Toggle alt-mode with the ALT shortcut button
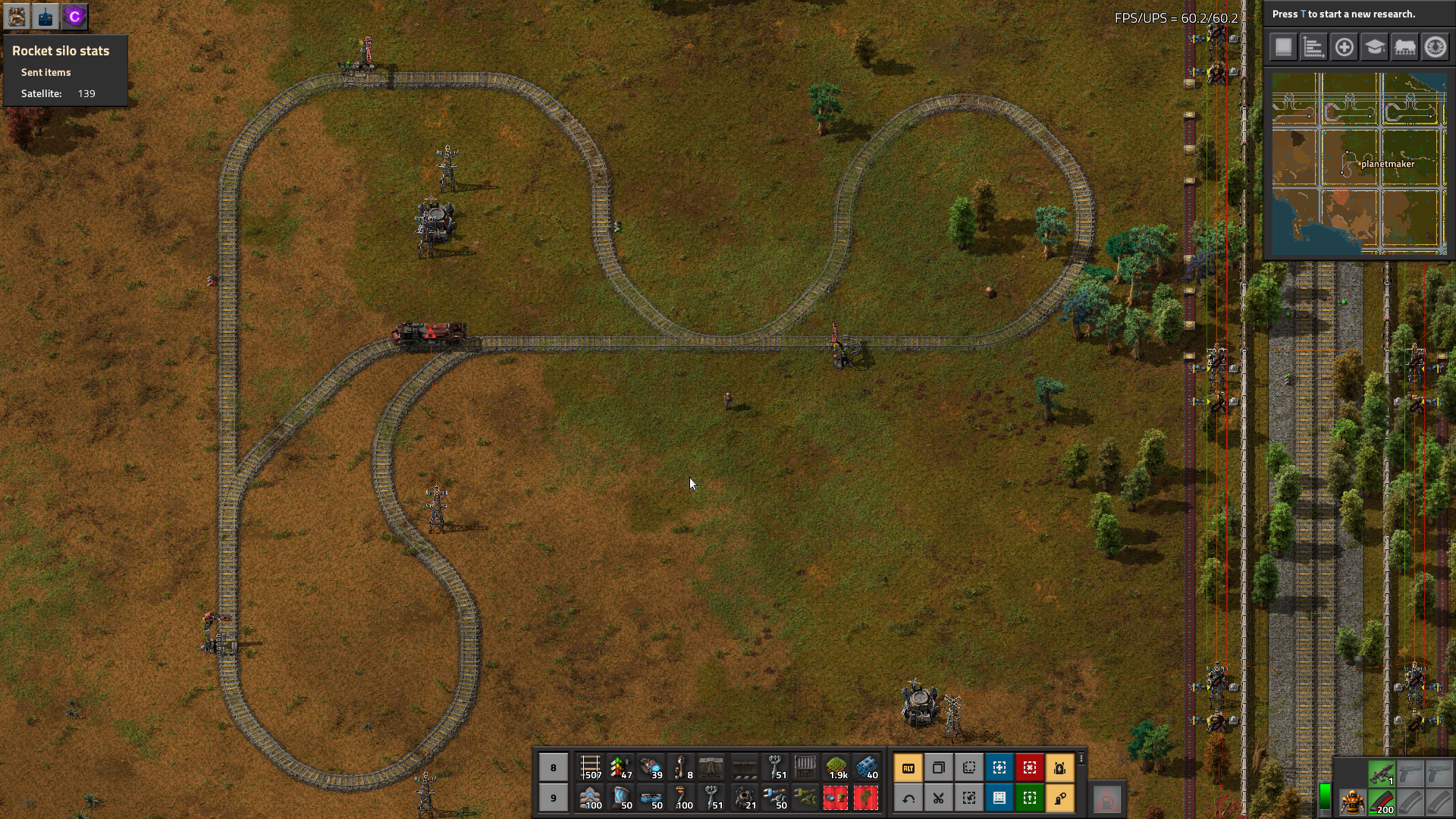 [908, 767]
